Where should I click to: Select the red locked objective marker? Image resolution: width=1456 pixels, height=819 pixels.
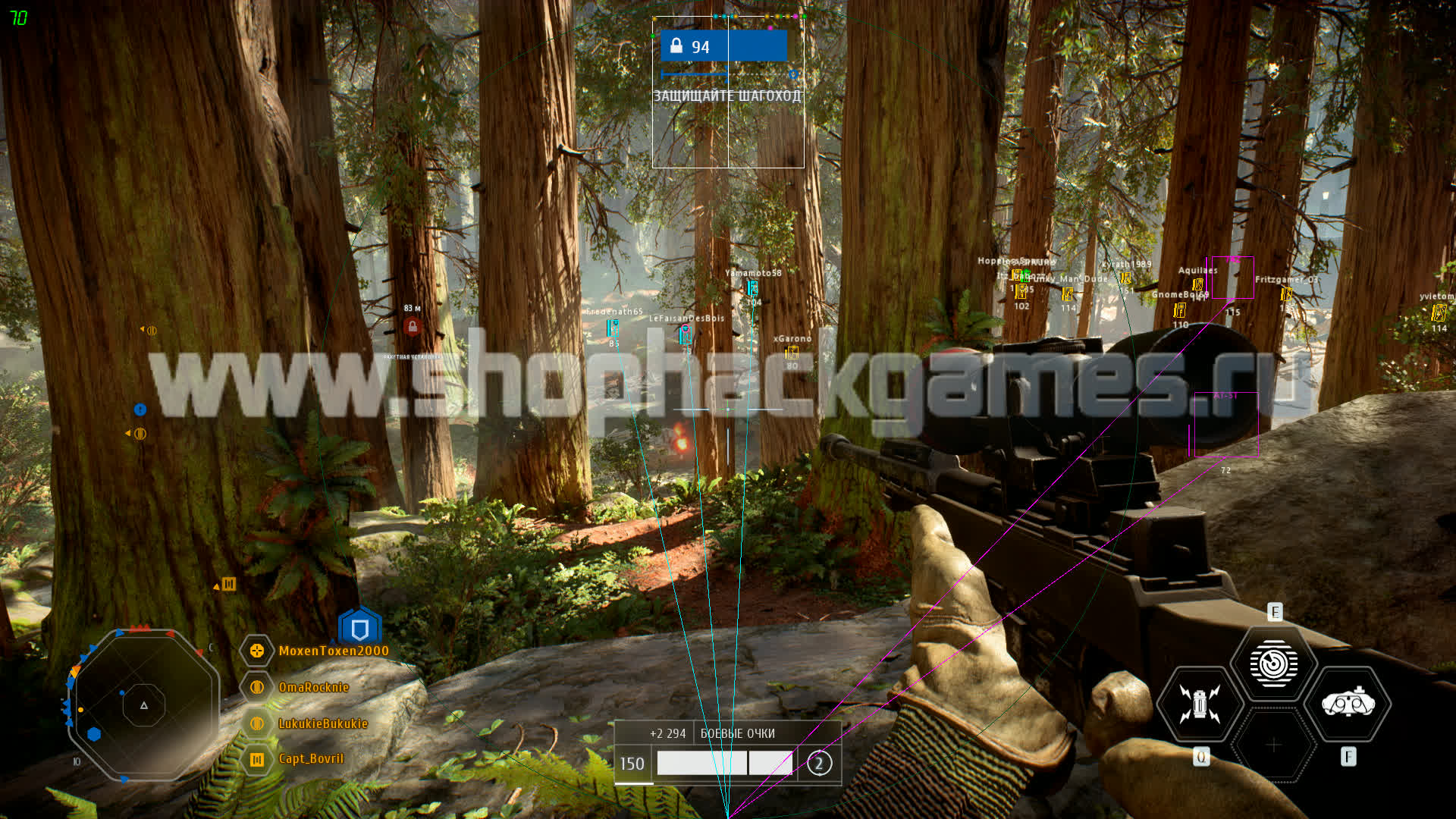pos(413,327)
